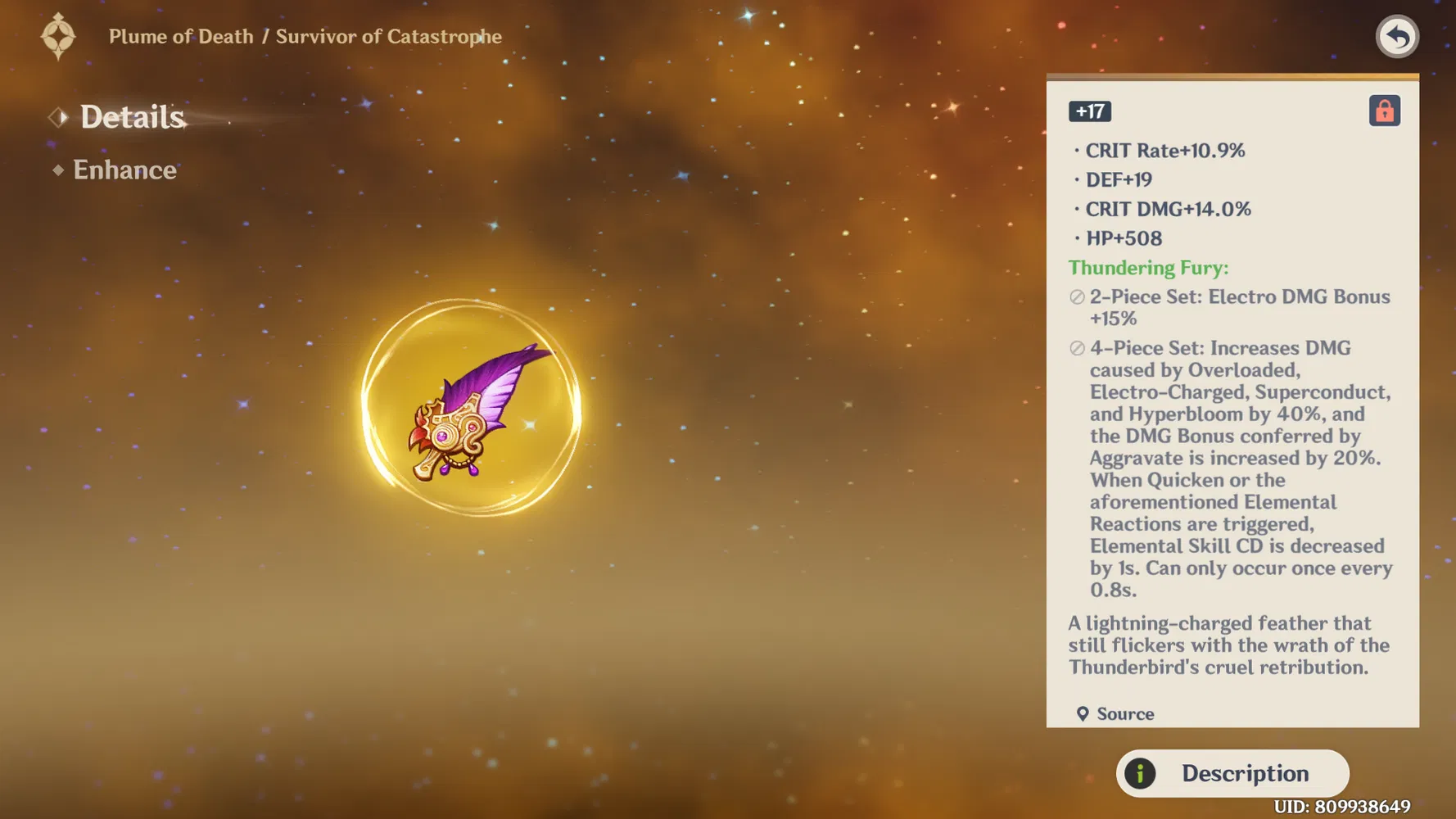Select the back arrow icon
The height and width of the screenshot is (819, 1456).
(x=1397, y=36)
